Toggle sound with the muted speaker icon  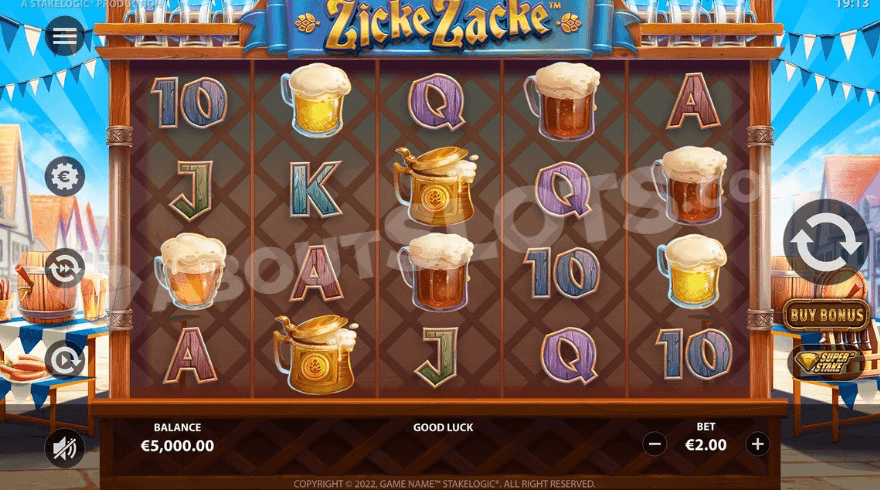tap(65, 447)
